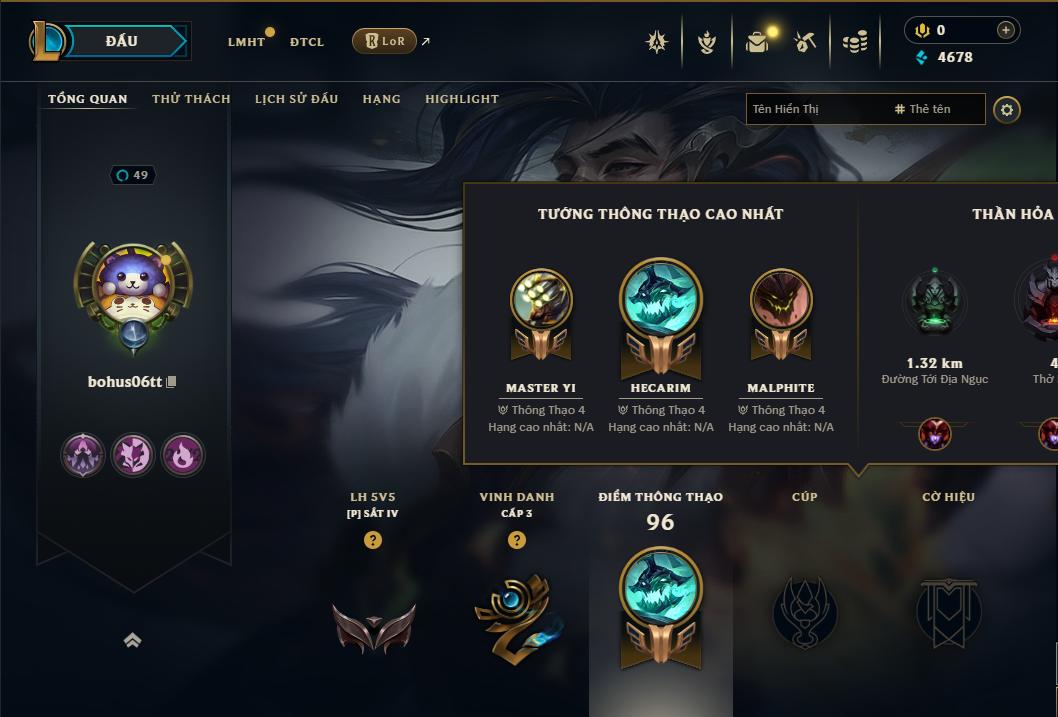View the LỊCH SỬ ĐẤU tab
This screenshot has width=1058, height=717.
[x=296, y=99]
